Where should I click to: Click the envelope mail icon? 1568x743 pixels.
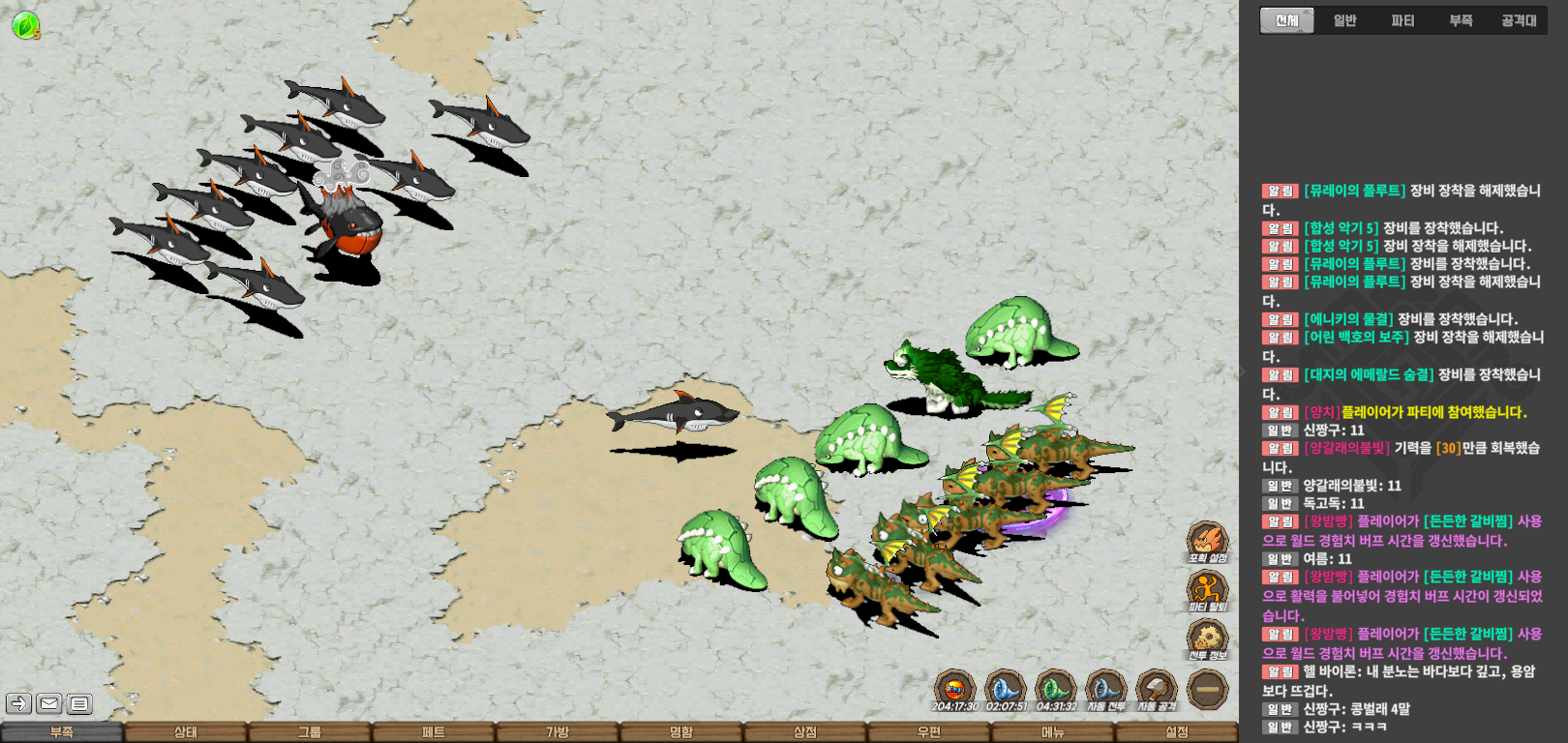point(49,703)
